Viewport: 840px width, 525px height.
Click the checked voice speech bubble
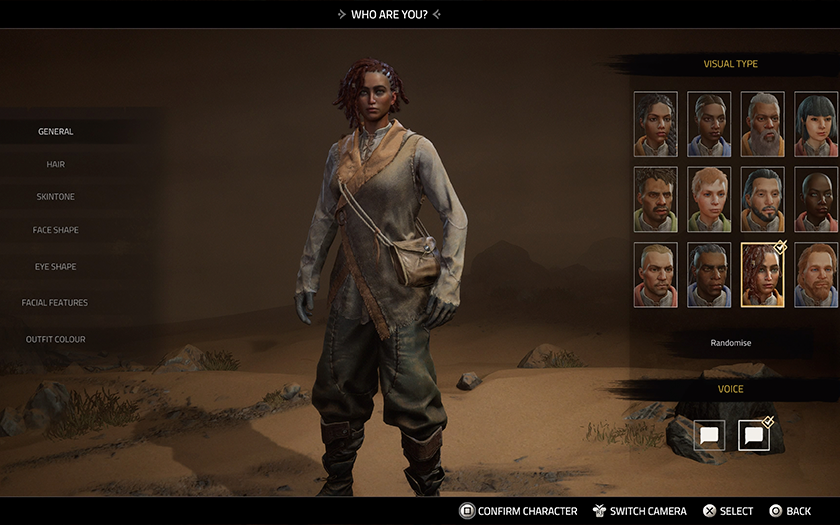pyautogui.click(x=754, y=435)
